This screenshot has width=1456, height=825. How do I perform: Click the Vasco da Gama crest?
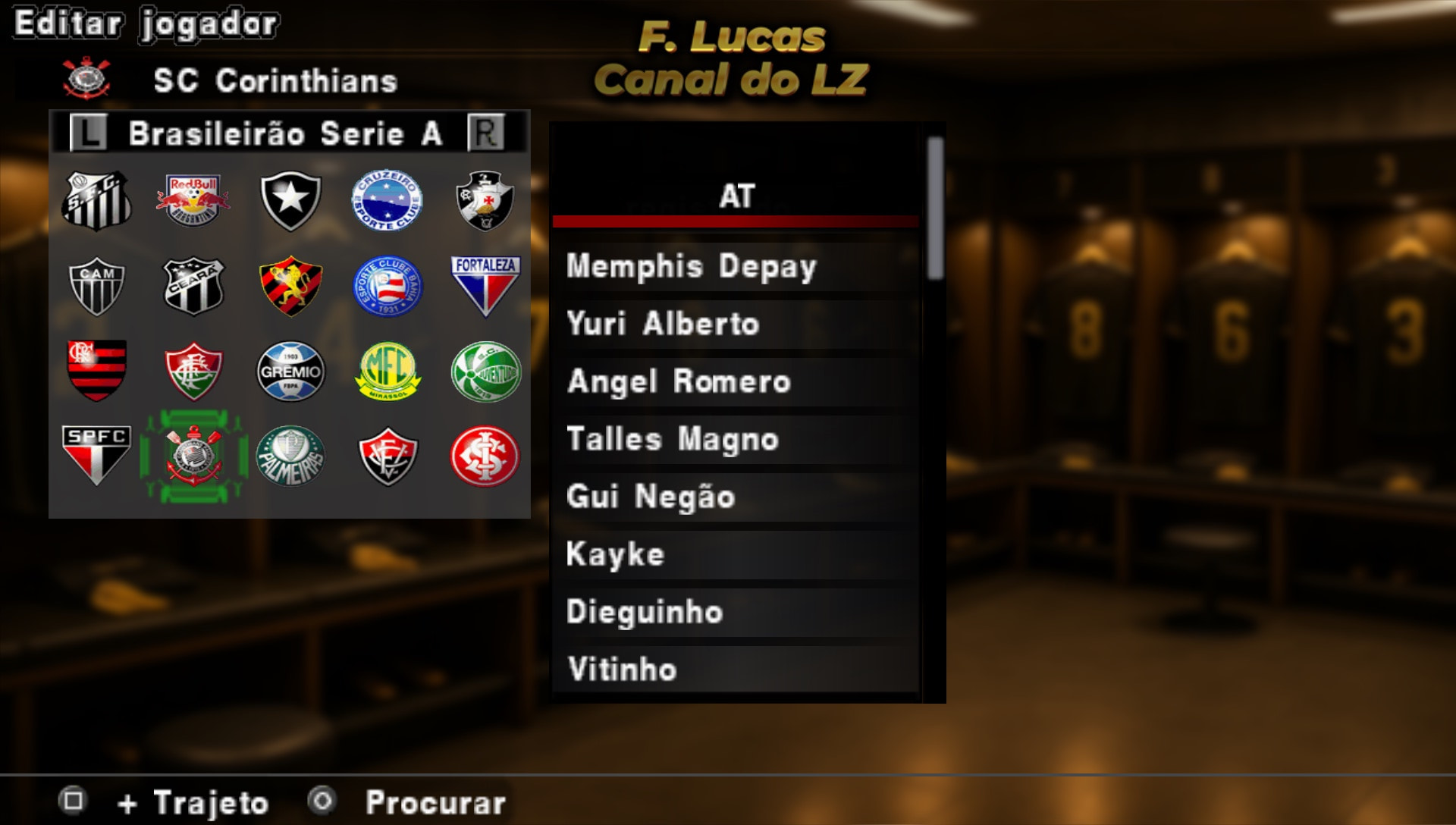point(485,199)
